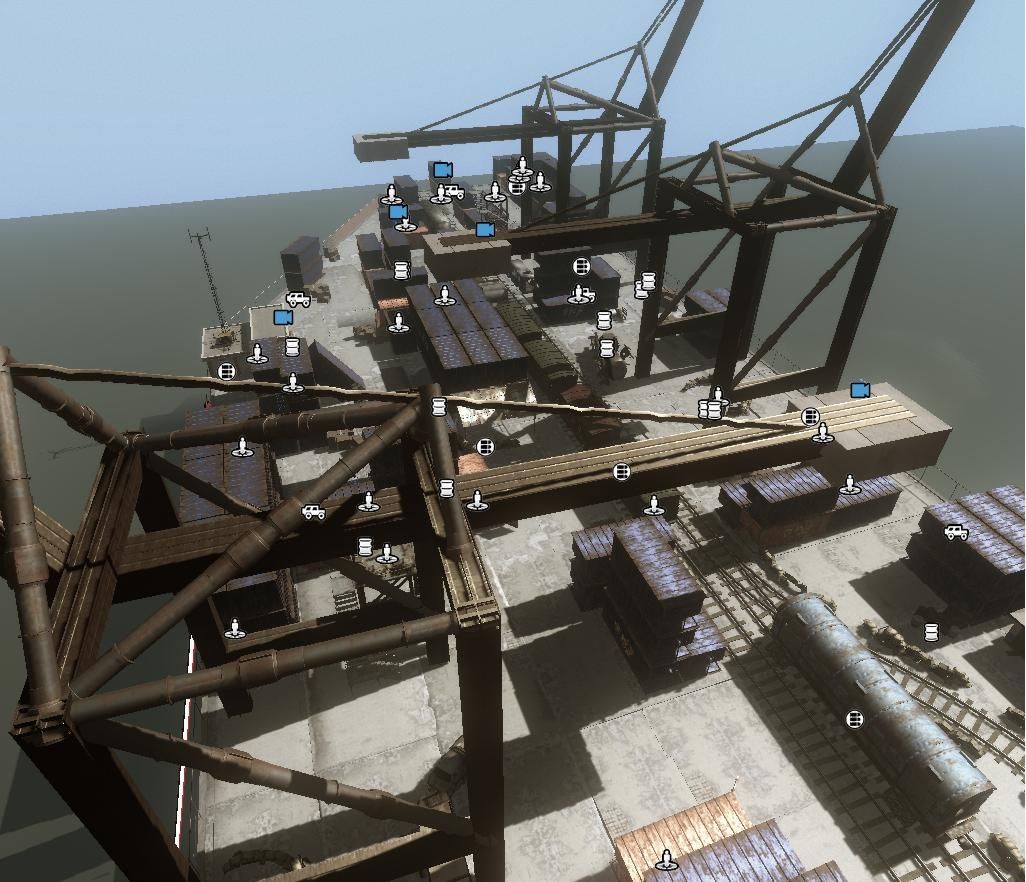The height and width of the screenshot is (882, 1026).
Task: Pick the jeep marker on the right-side blue containers
Action: [x=956, y=533]
